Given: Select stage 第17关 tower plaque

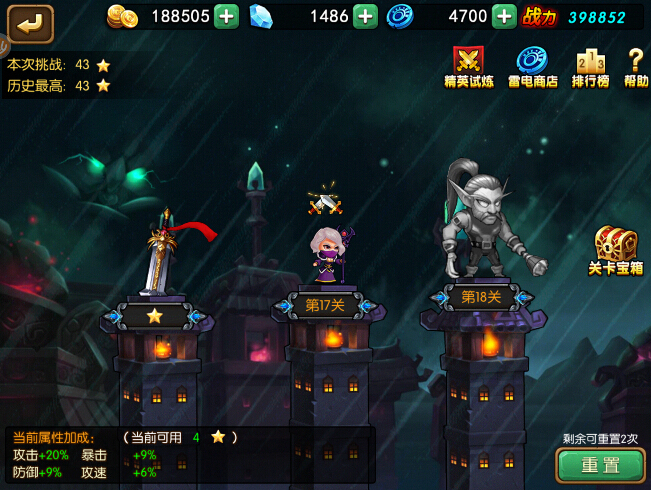Looking at the screenshot, I should tap(326, 305).
